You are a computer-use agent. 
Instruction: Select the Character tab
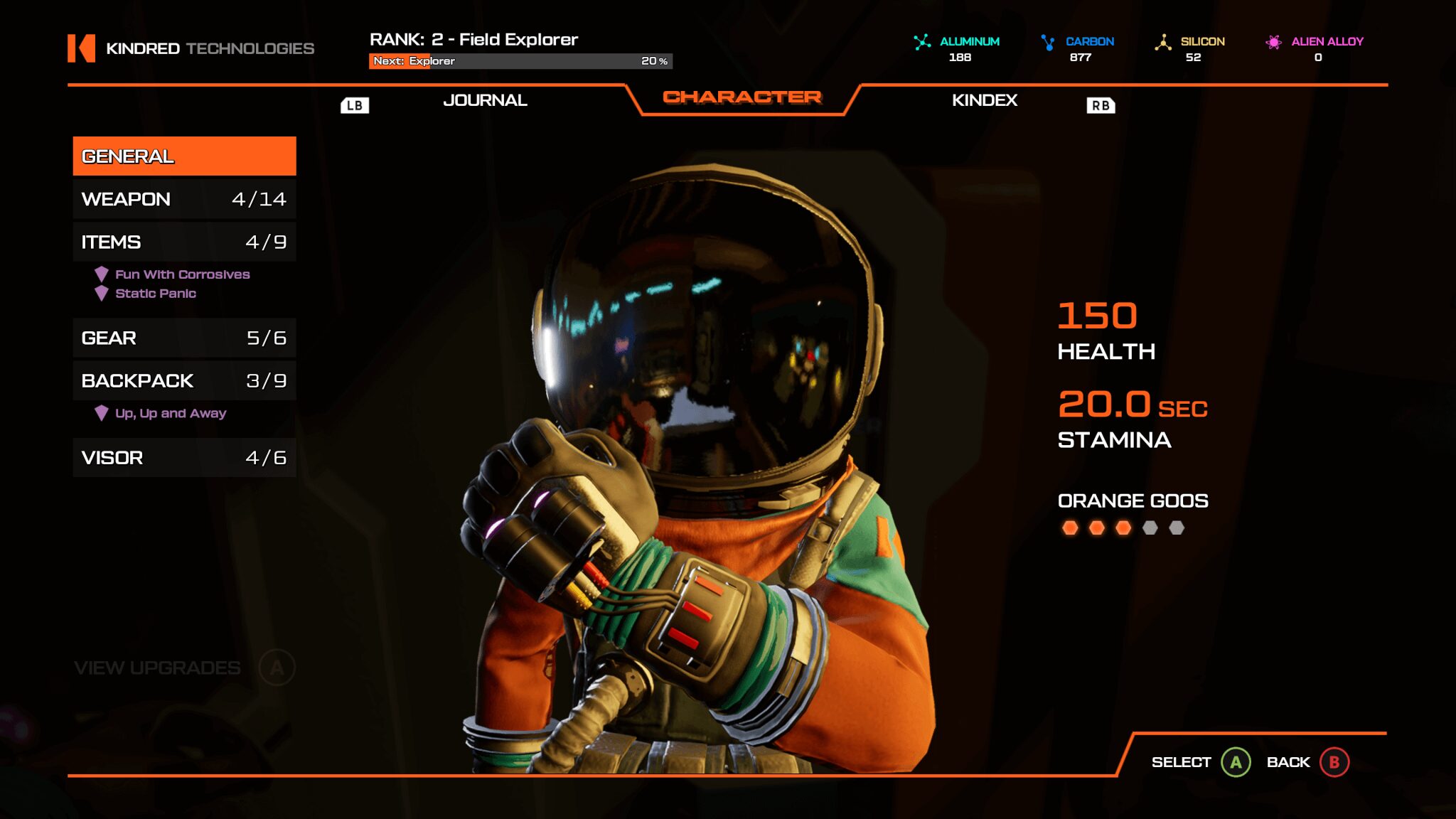(x=742, y=97)
